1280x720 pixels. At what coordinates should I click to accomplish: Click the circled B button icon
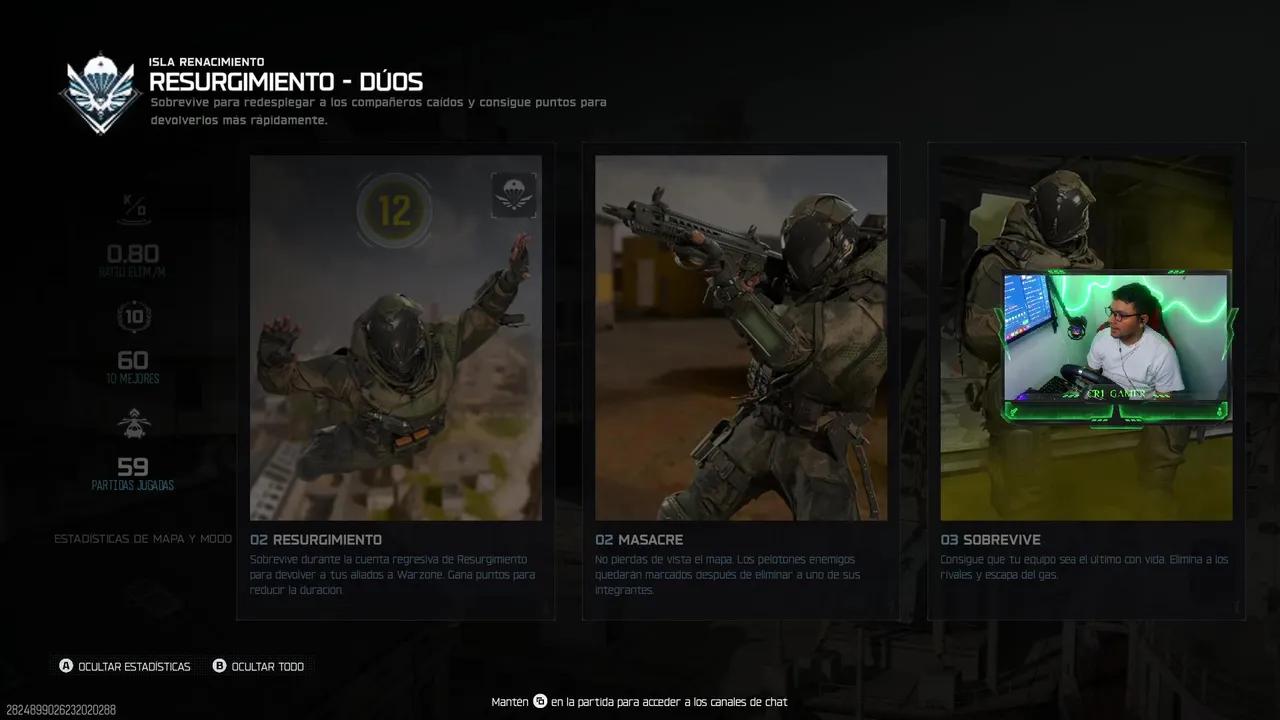pos(219,665)
